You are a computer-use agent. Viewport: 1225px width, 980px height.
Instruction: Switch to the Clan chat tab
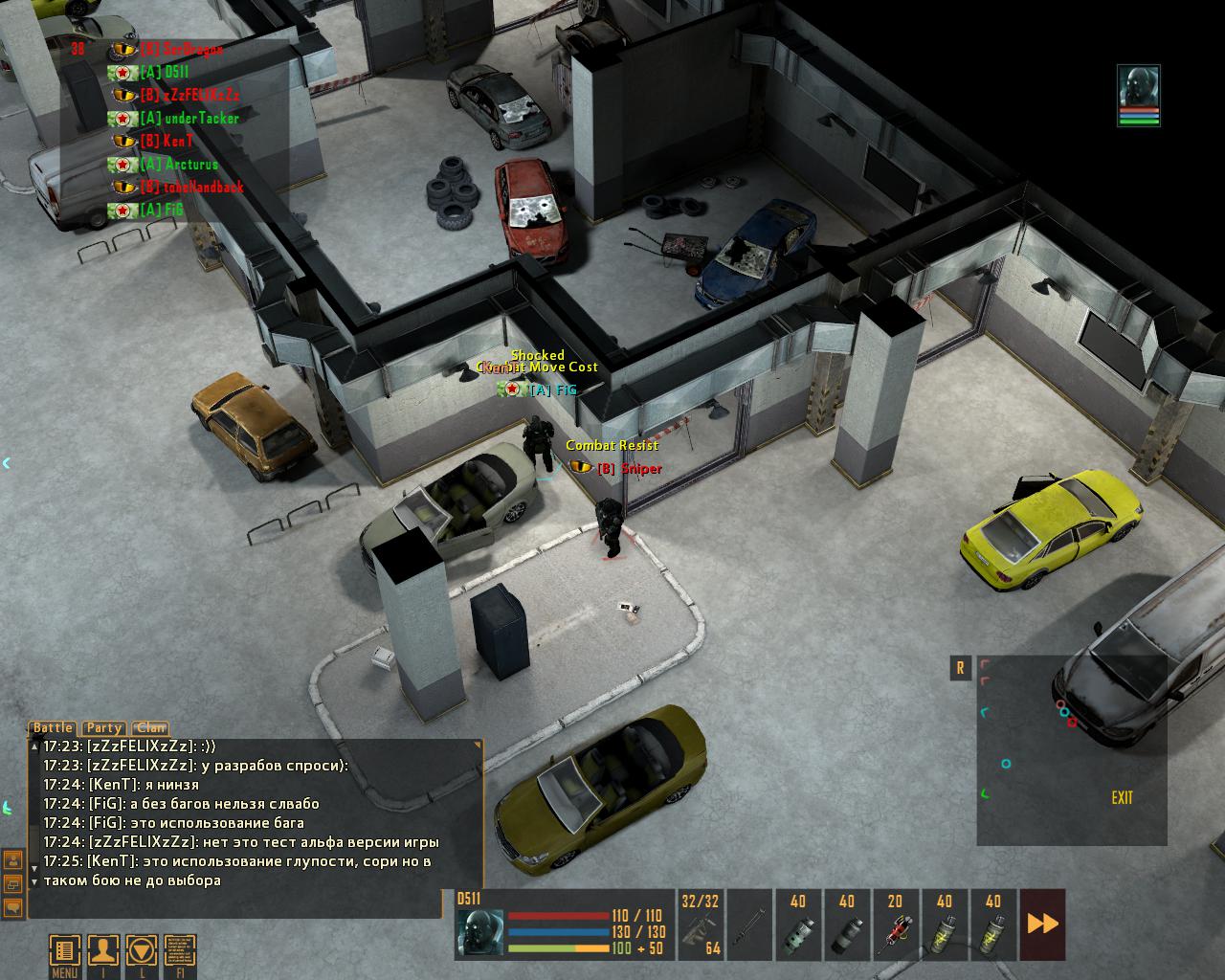click(x=150, y=728)
